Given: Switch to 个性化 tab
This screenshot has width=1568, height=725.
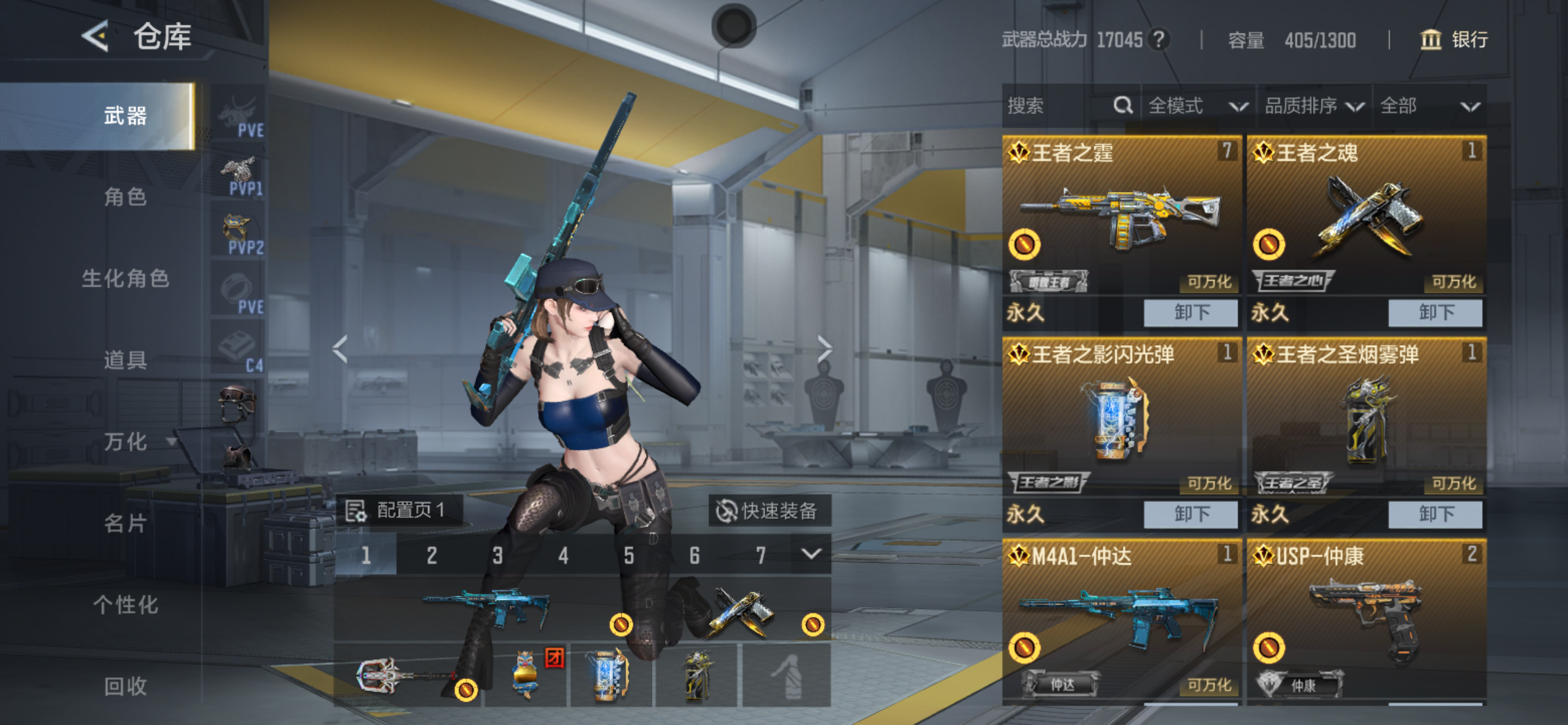Looking at the screenshot, I should point(125,605).
